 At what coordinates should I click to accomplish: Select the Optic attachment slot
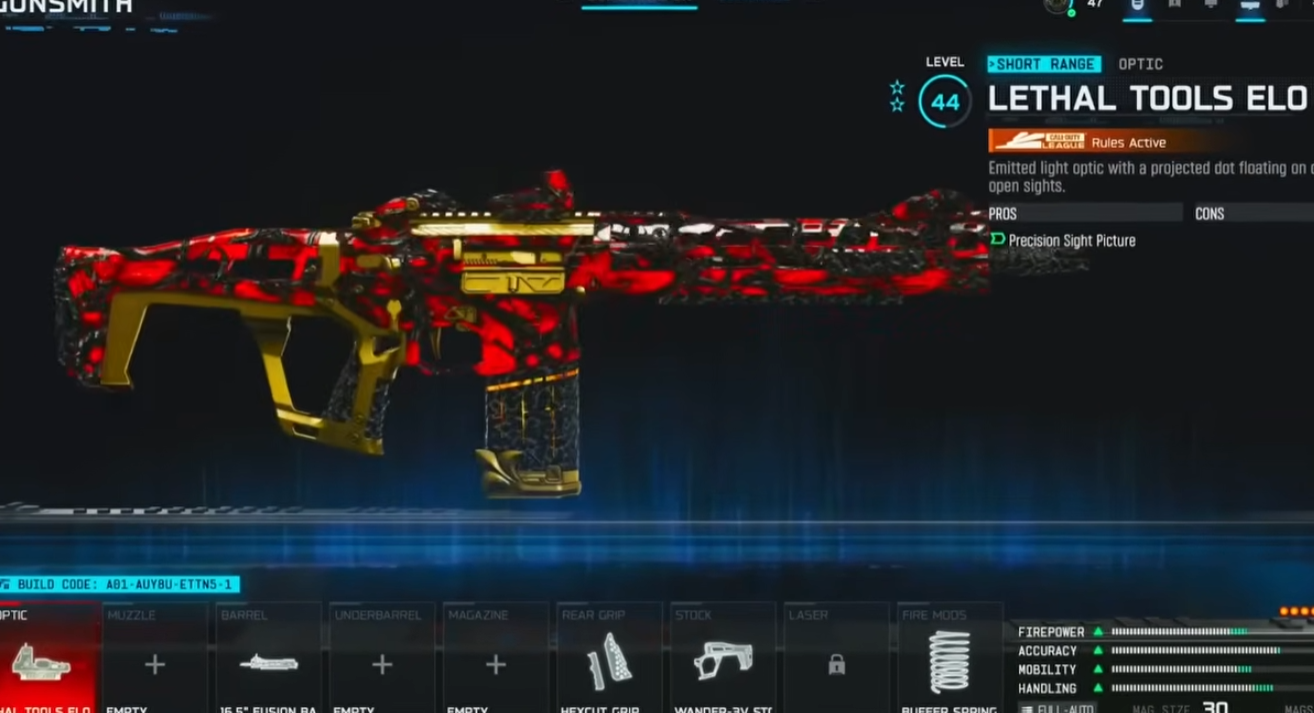(x=48, y=660)
